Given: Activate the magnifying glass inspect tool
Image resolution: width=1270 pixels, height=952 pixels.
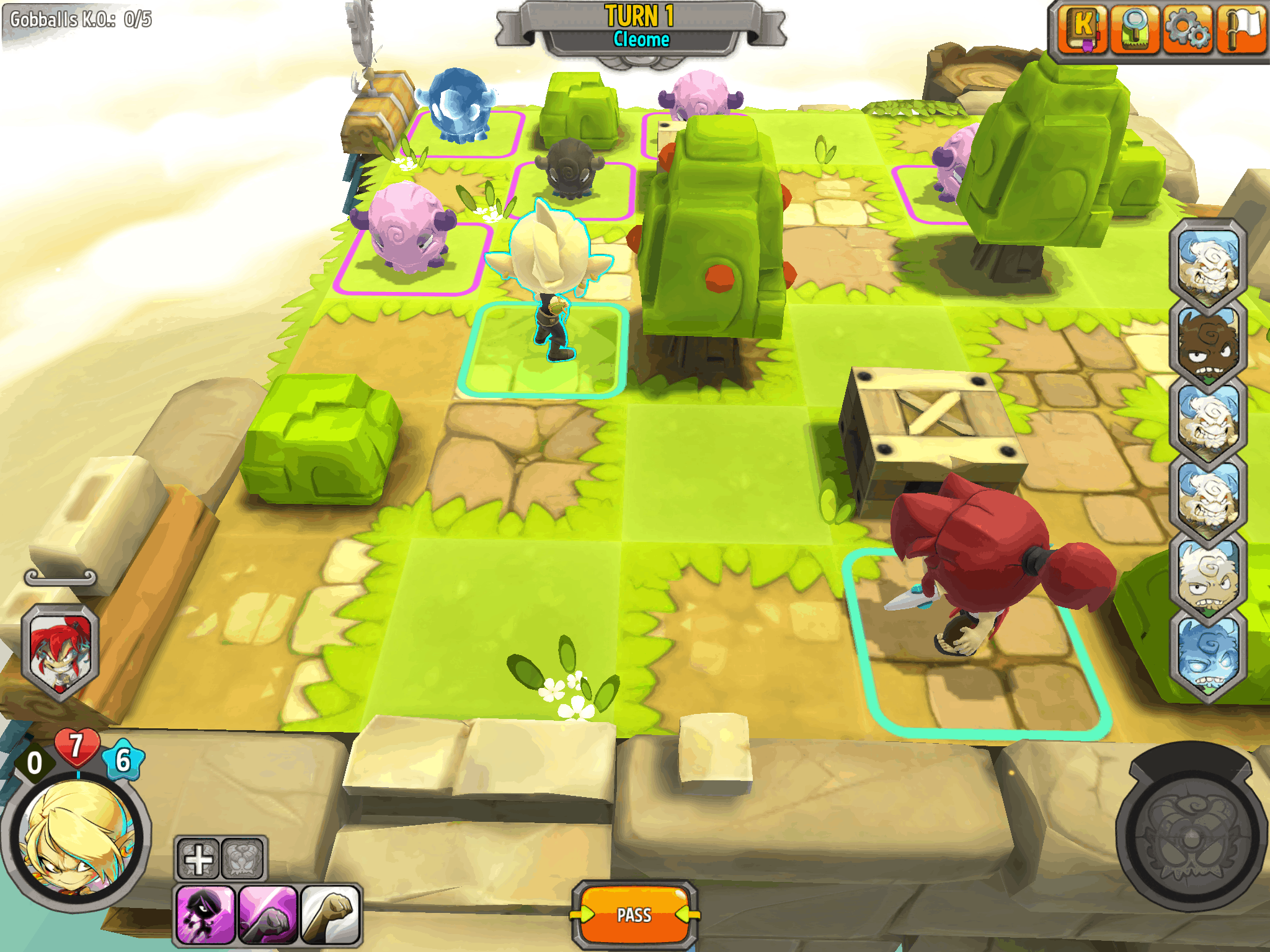Looking at the screenshot, I should tap(1135, 29).
